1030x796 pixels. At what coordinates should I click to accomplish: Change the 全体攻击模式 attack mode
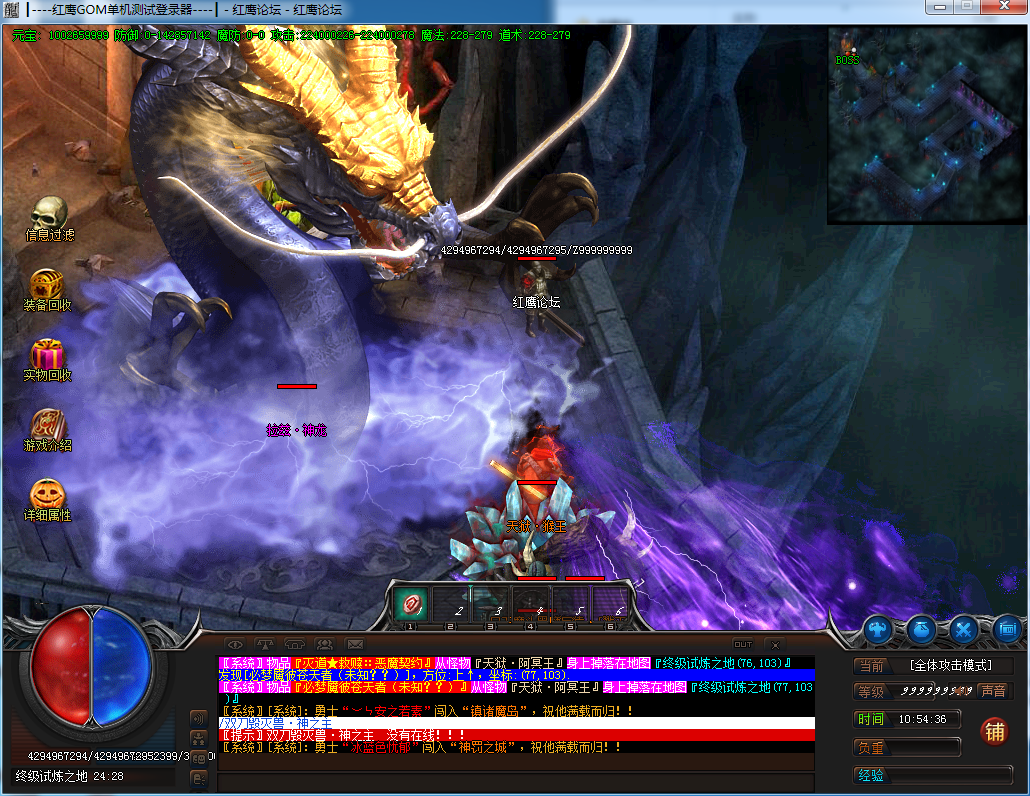(948, 666)
